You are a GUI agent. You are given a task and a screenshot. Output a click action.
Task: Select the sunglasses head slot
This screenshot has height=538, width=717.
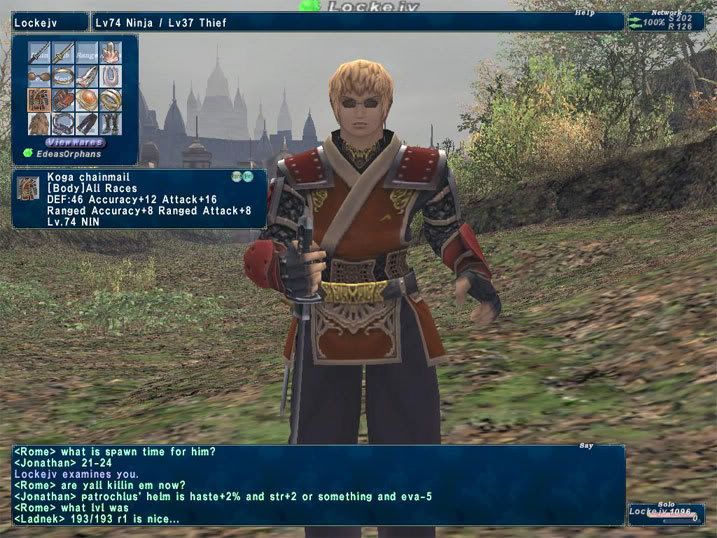point(40,76)
